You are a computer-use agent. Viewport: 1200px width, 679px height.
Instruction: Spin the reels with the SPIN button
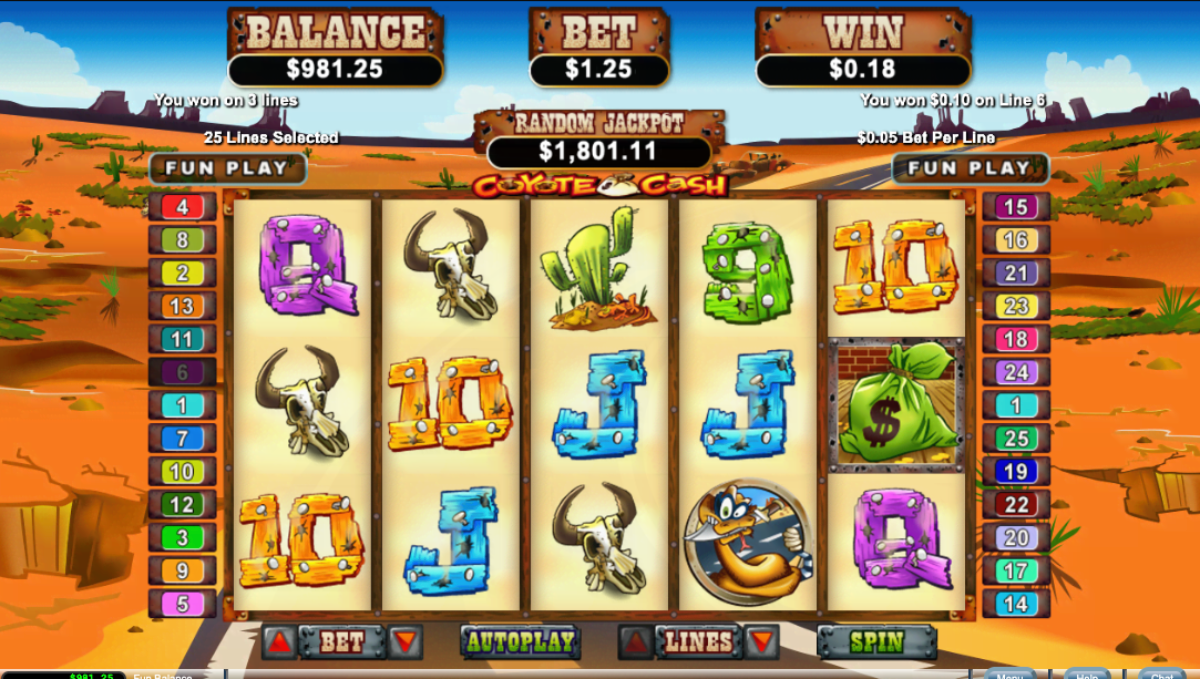point(876,642)
